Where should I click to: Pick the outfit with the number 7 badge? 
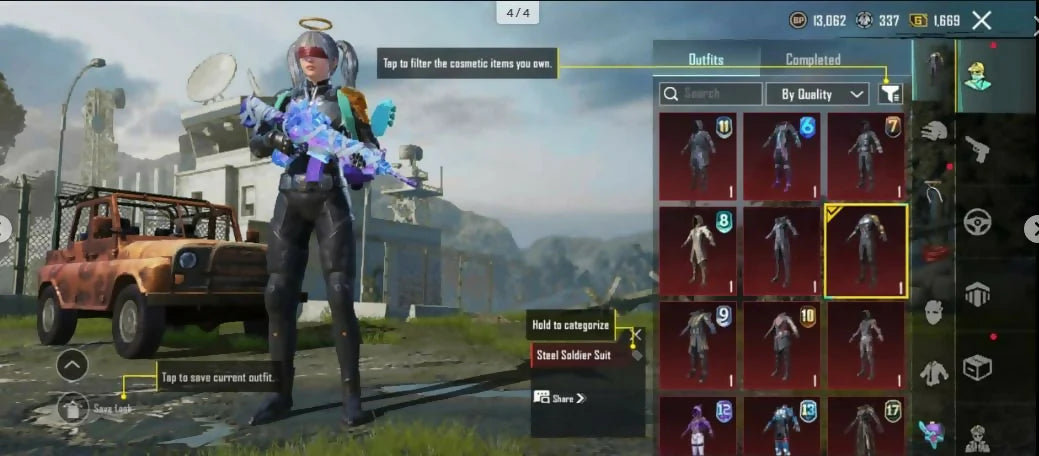click(866, 155)
